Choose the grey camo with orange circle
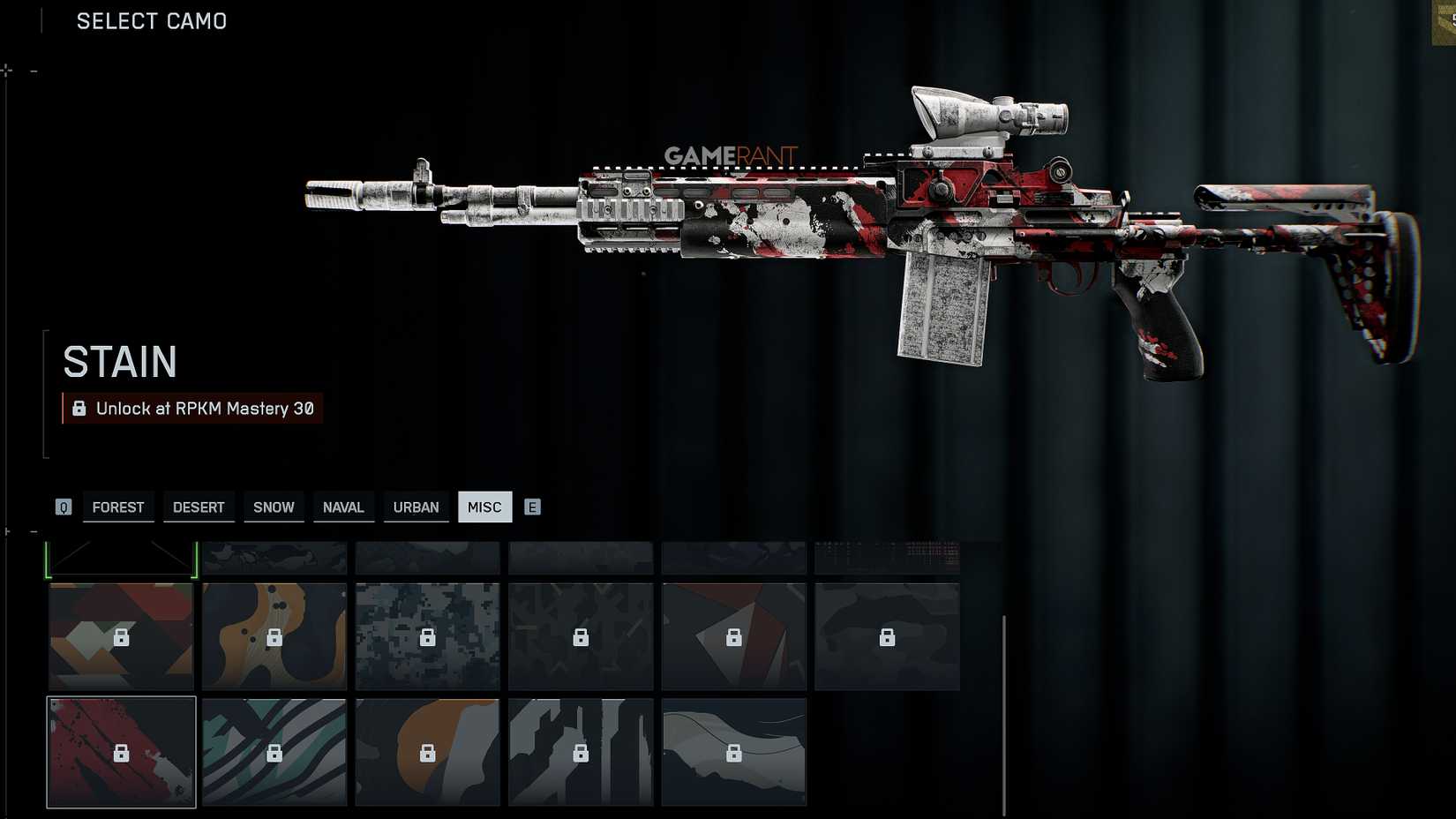Viewport: 1456px width, 819px height. [x=427, y=752]
